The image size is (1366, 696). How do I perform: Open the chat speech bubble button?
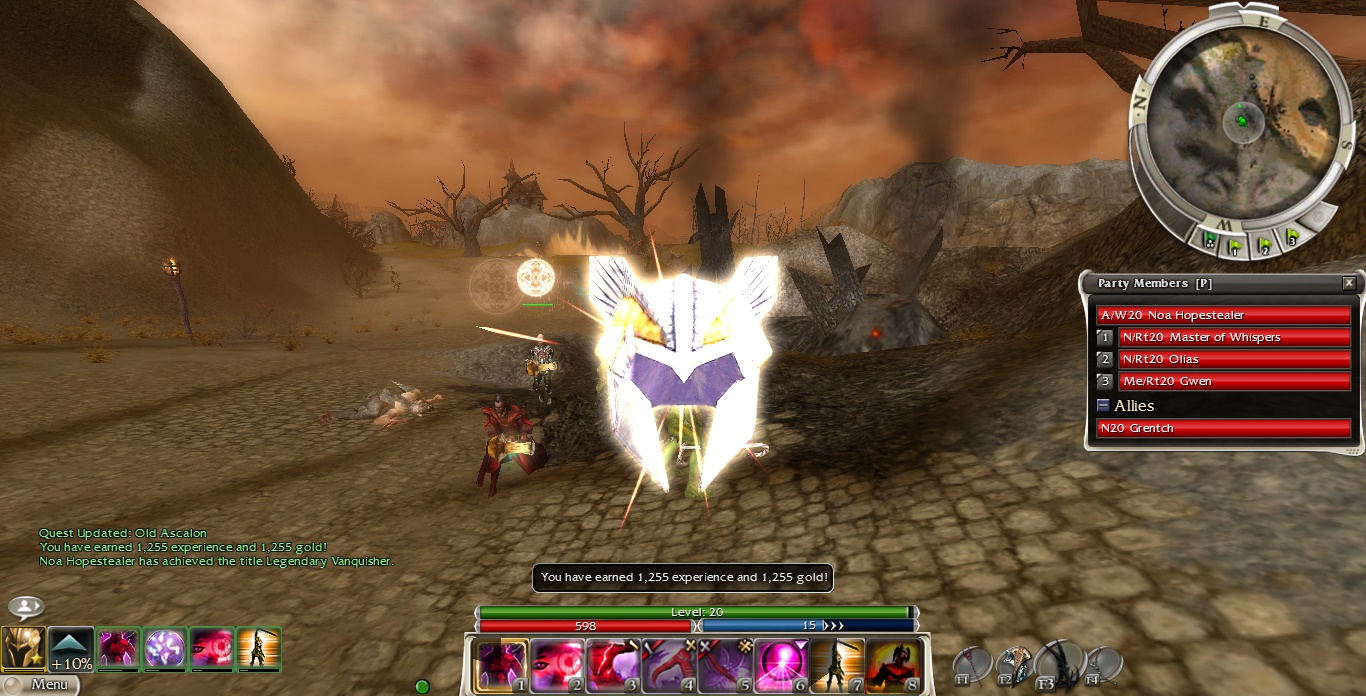coord(26,607)
